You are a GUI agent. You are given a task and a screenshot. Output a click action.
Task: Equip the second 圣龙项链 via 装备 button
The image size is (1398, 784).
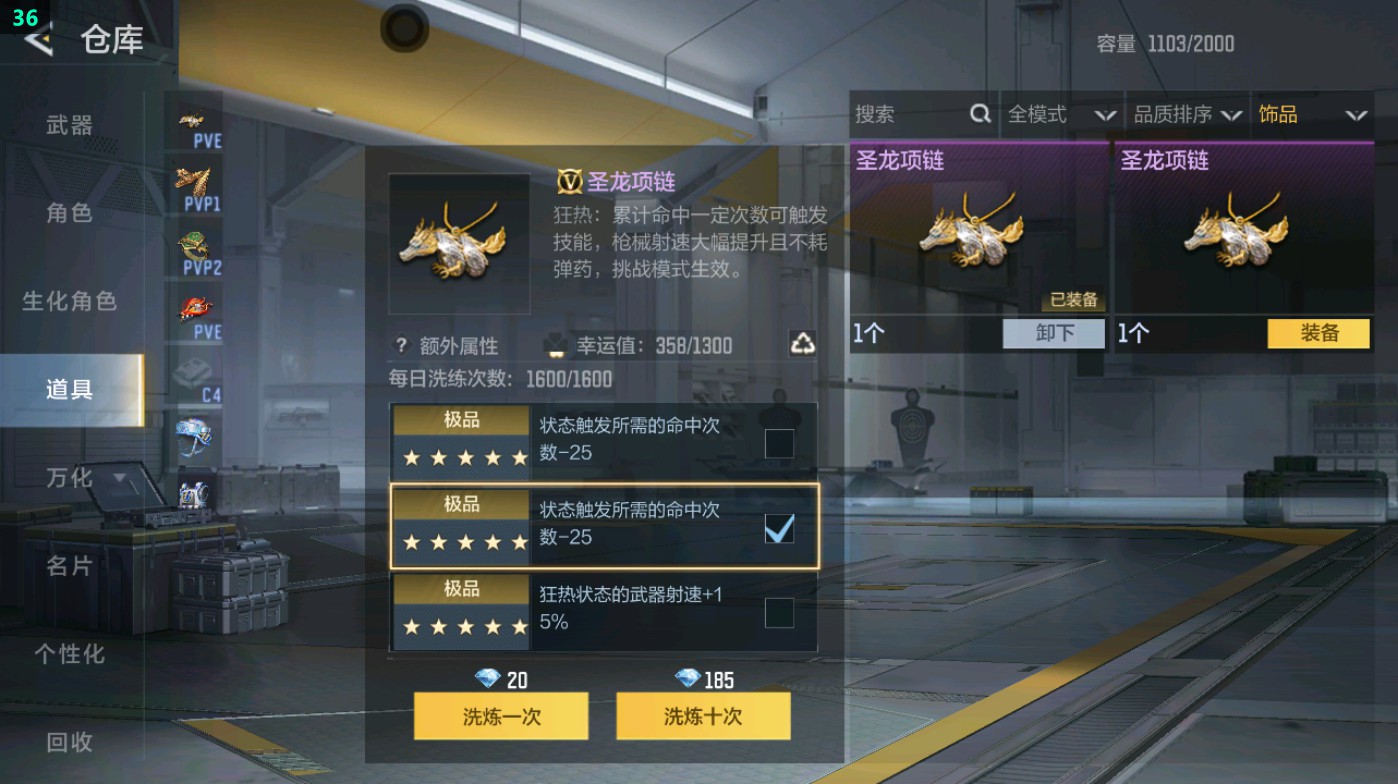pyautogui.click(x=1318, y=333)
